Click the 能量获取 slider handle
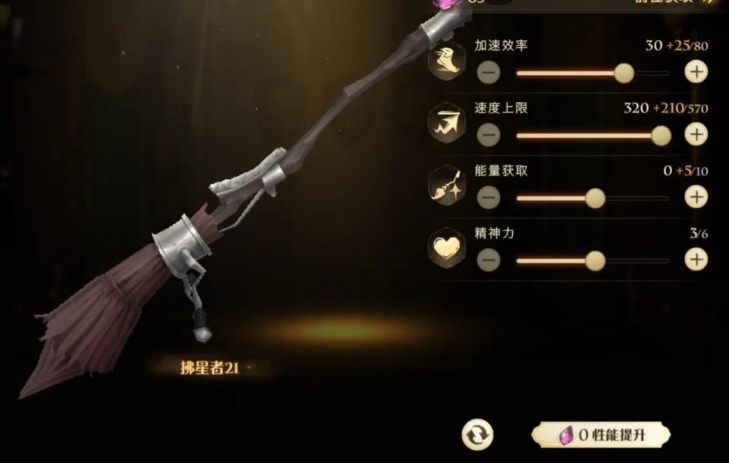 click(595, 197)
